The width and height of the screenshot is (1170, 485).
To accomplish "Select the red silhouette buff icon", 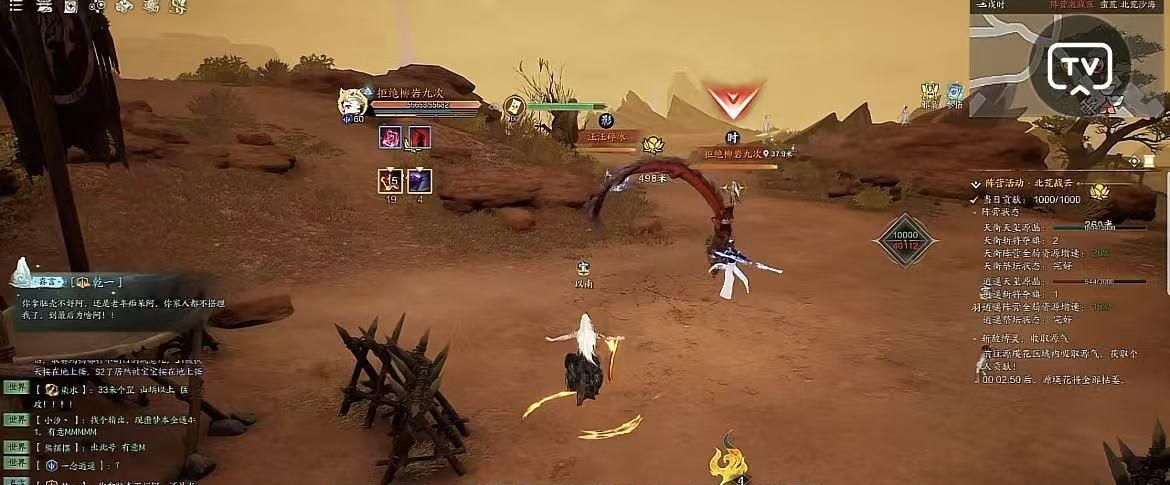I will 420,137.
